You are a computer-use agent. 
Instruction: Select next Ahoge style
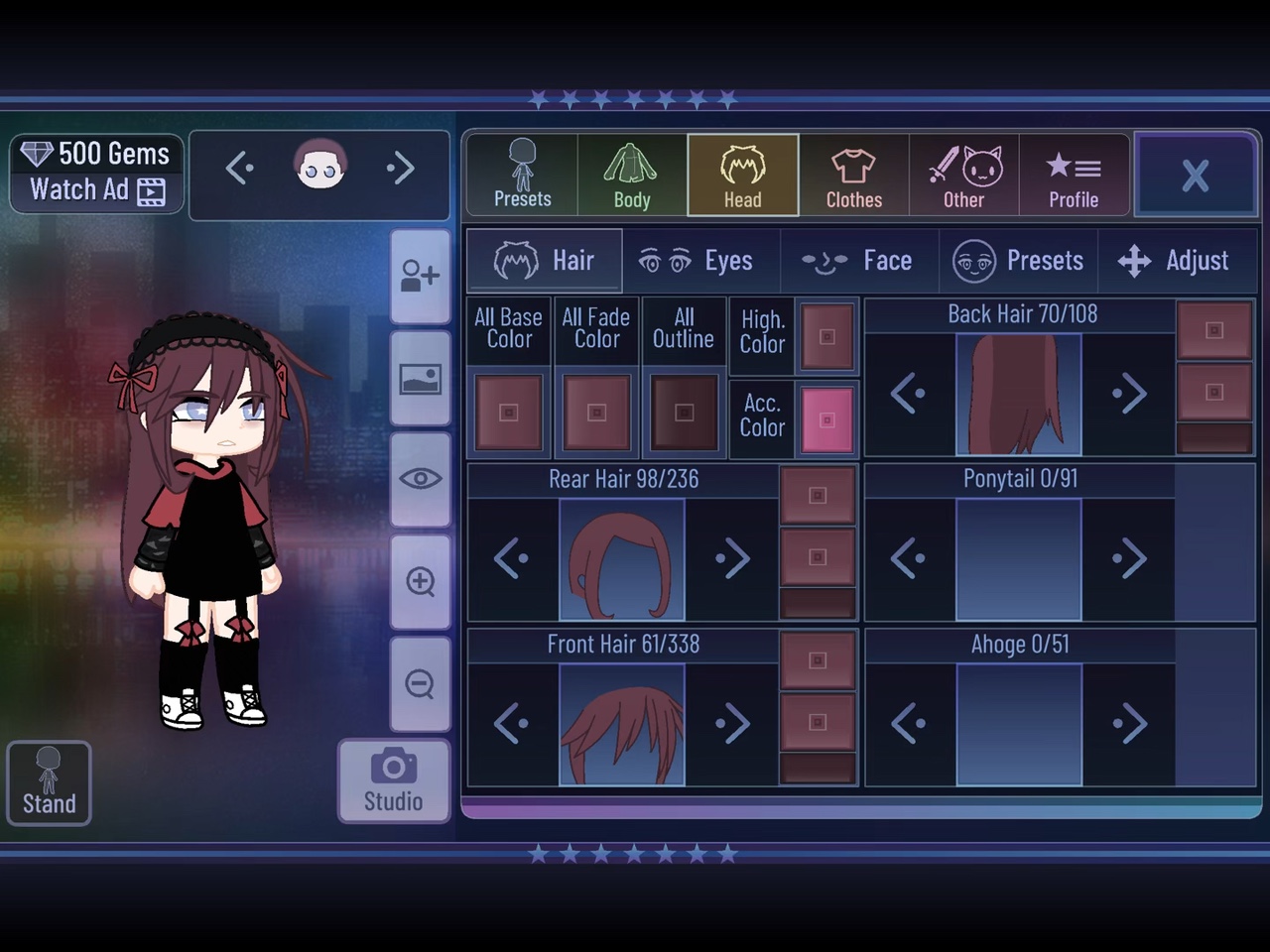(x=1129, y=723)
